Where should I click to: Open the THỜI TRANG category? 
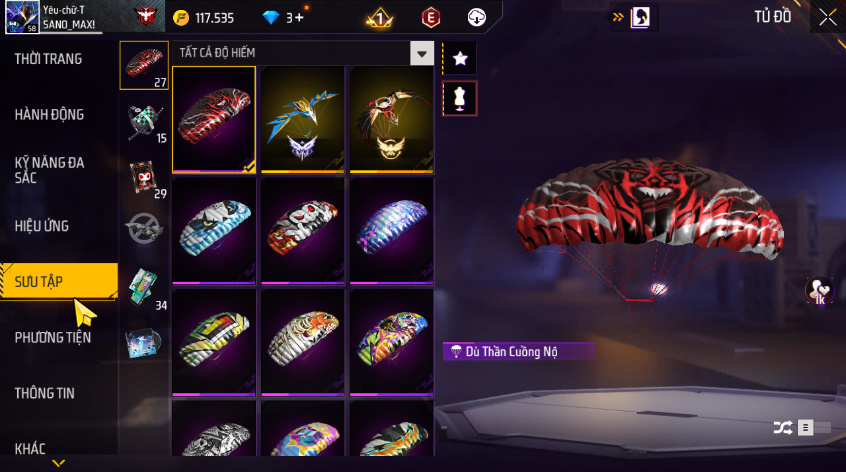coord(50,59)
